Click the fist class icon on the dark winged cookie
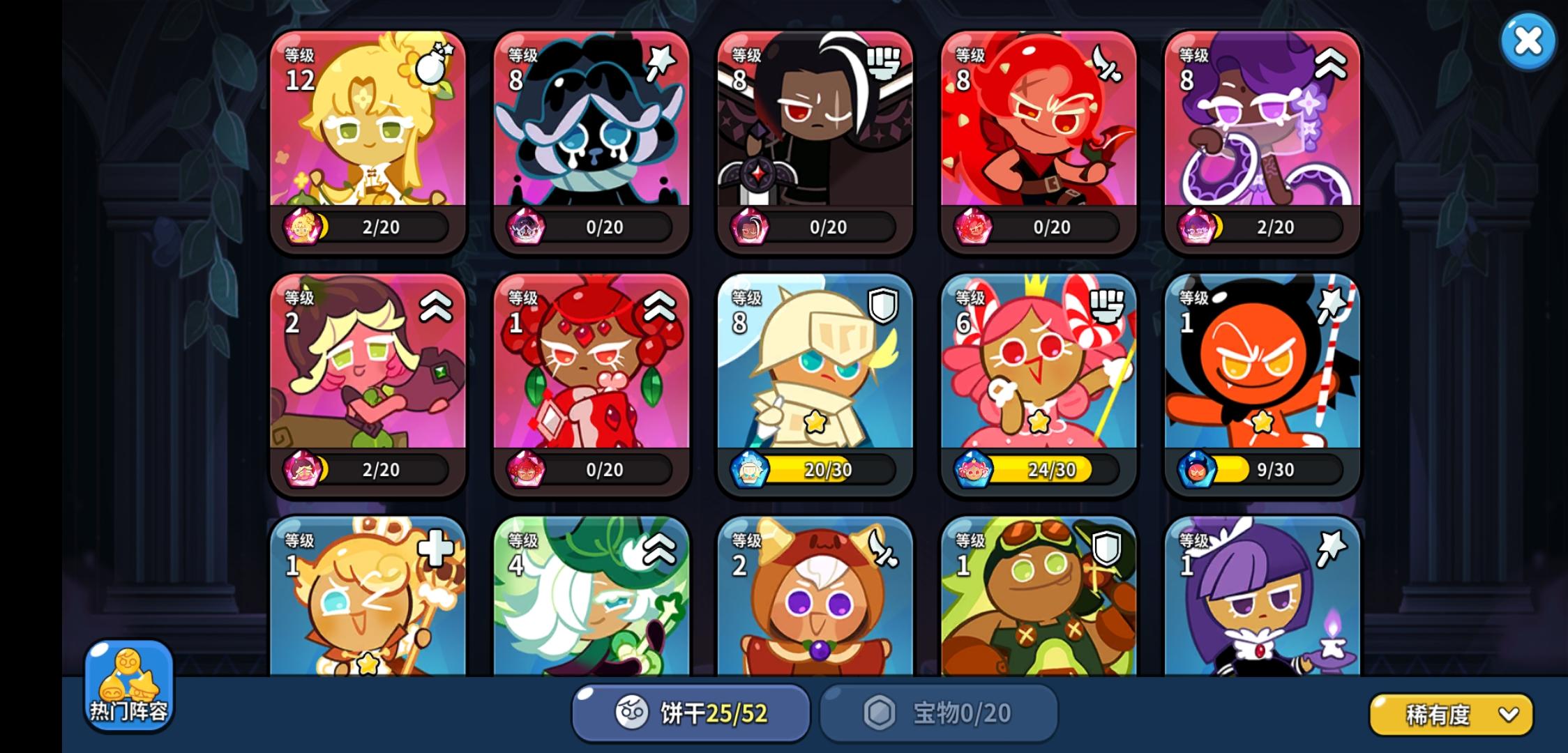The width and height of the screenshot is (1568, 753). (x=883, y=62)
